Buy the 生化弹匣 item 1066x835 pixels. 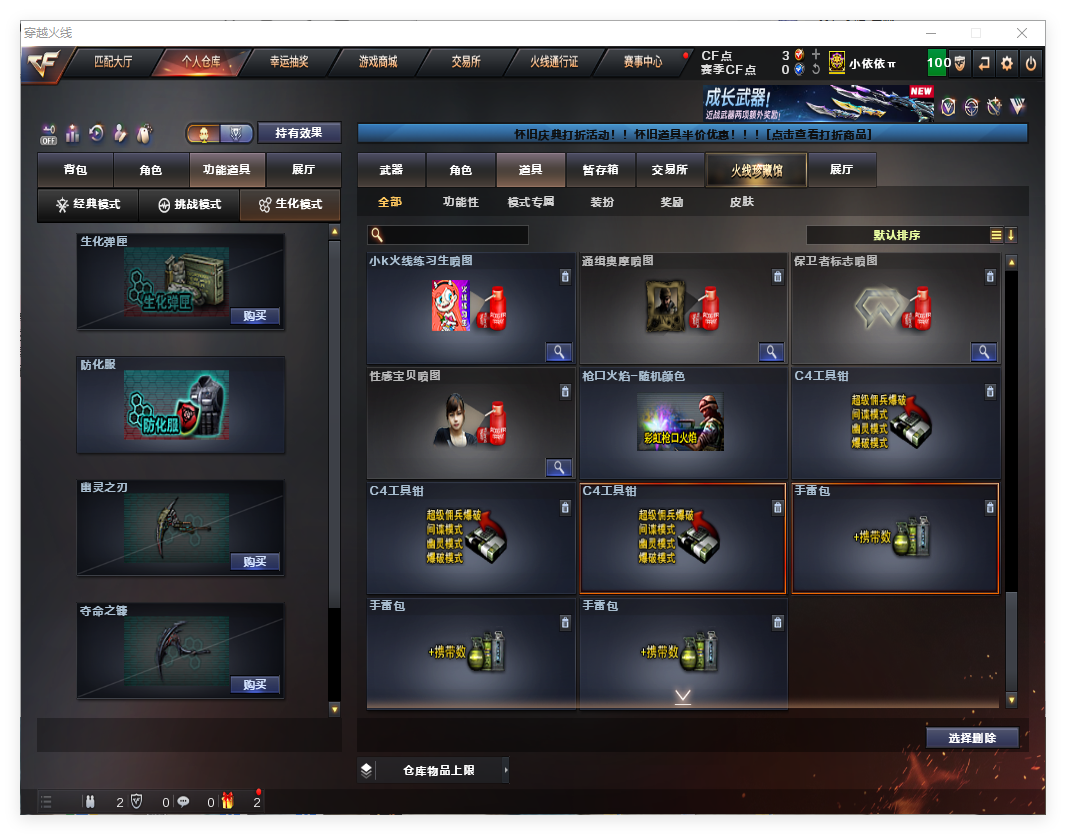tap(255, 316)
